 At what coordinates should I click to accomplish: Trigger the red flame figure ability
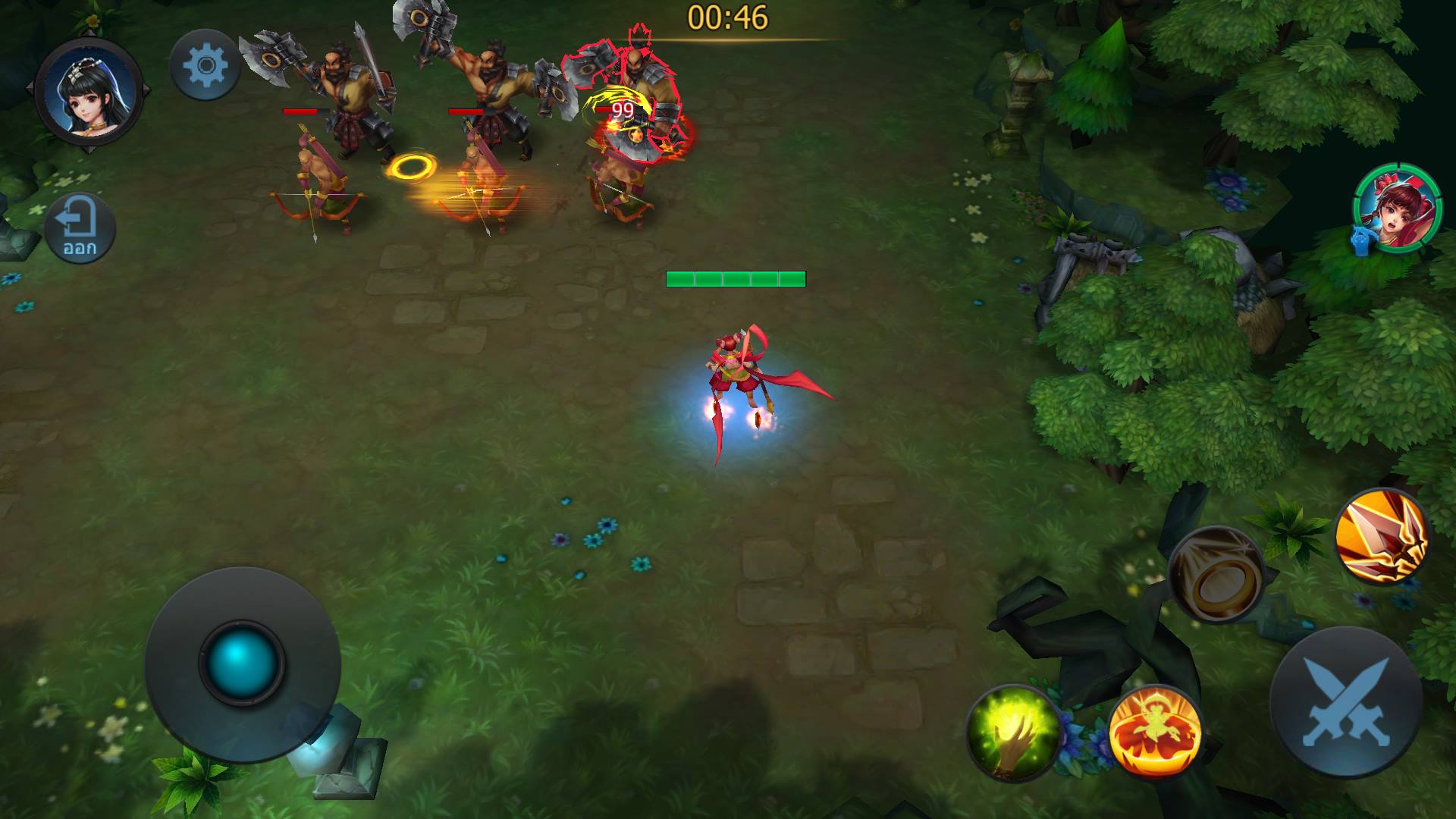tap(1154, 733)
